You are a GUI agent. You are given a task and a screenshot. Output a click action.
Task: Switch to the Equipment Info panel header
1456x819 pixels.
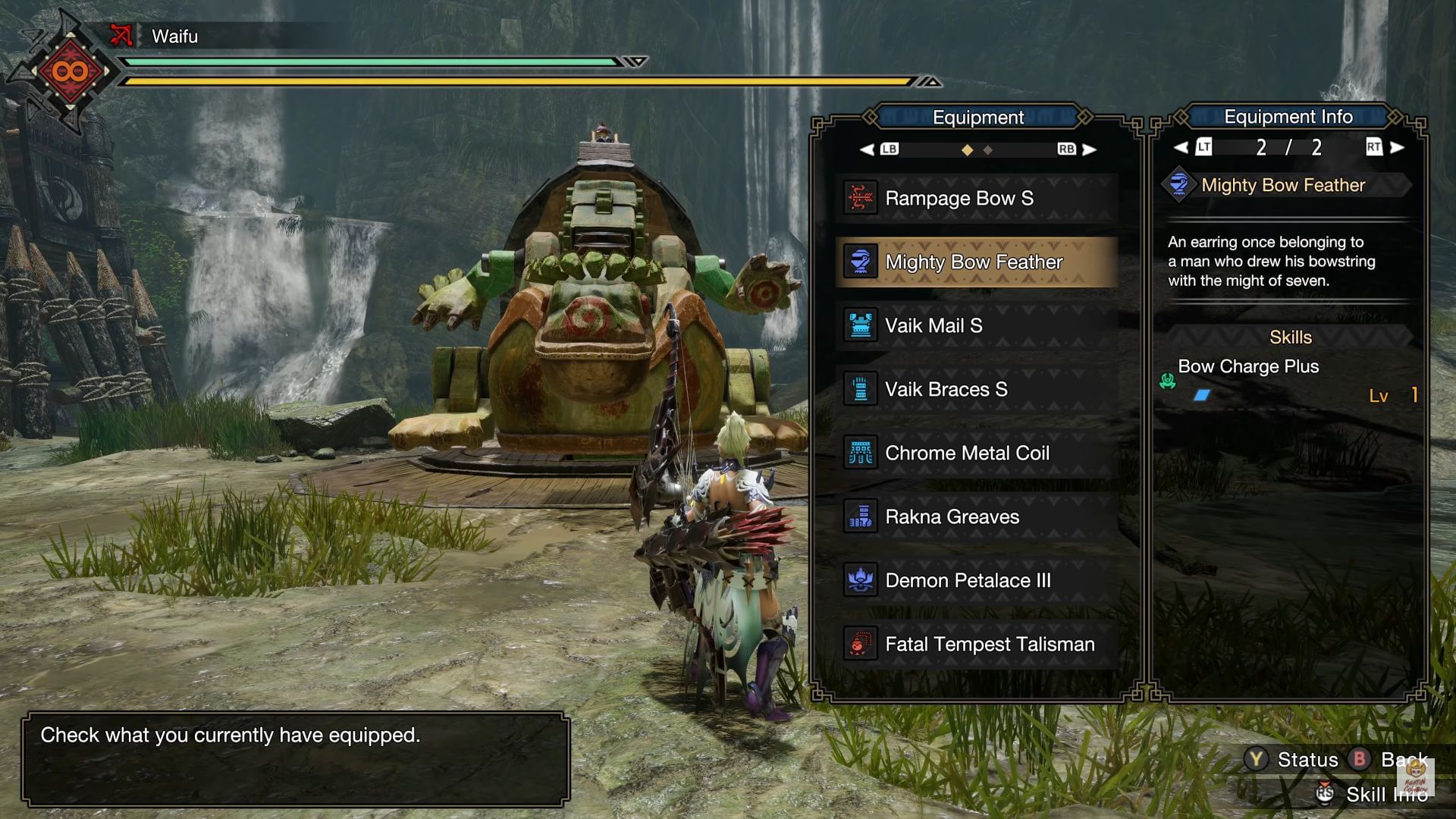click(x=1289, y=117)
